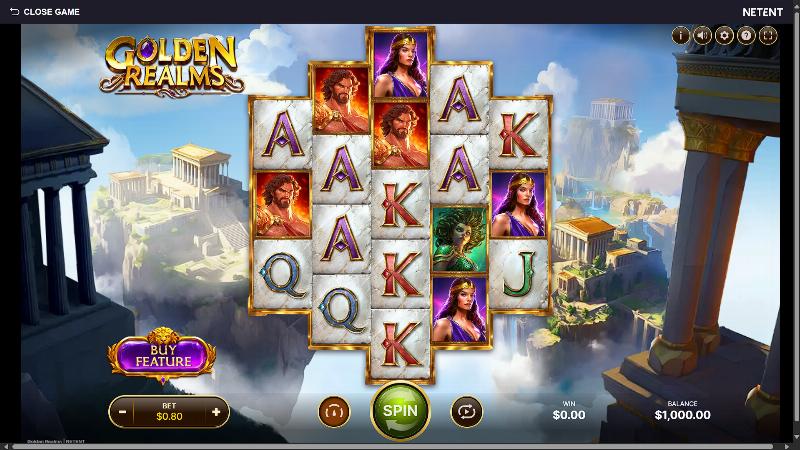Viewport: 800px width, 450px height.
Task: Open the gear settings menu
Action: tap(724, 36)
